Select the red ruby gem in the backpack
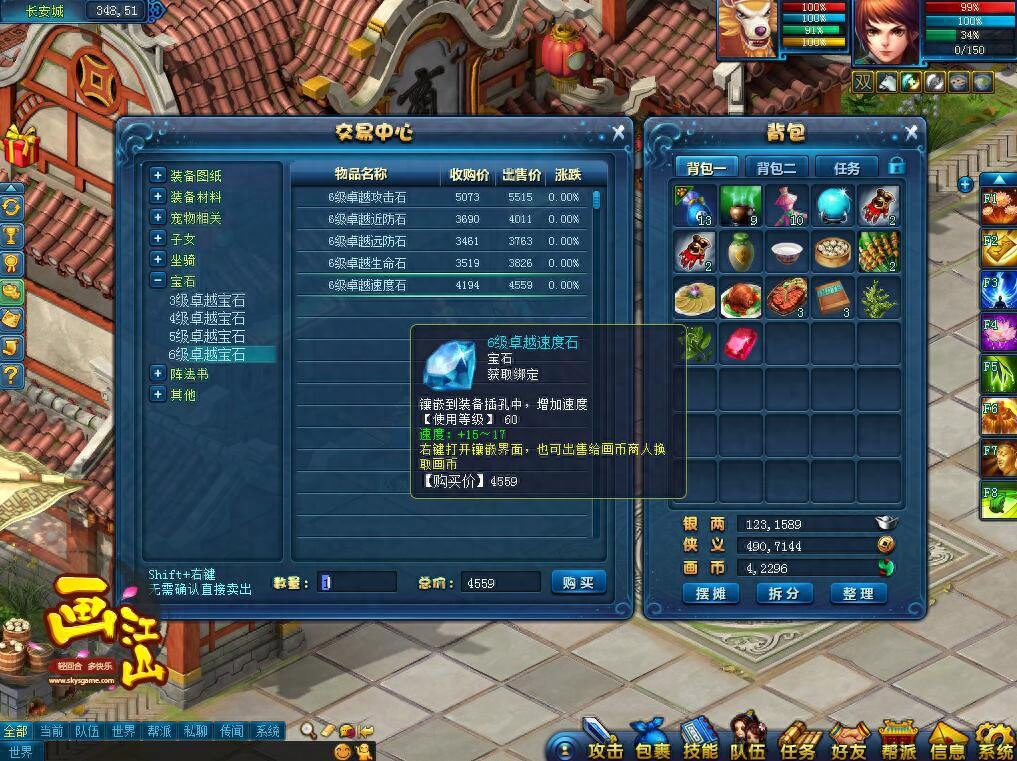Image resolution: width=1017 pixels, height=761 pixels. click(741, 343)
